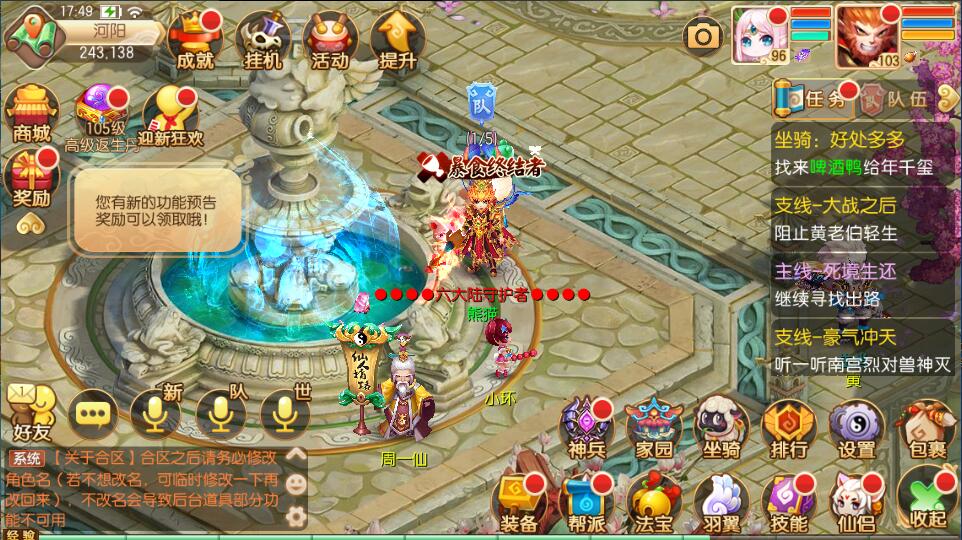Open the 提升 upgrade menu

click(x=397, y=41)
